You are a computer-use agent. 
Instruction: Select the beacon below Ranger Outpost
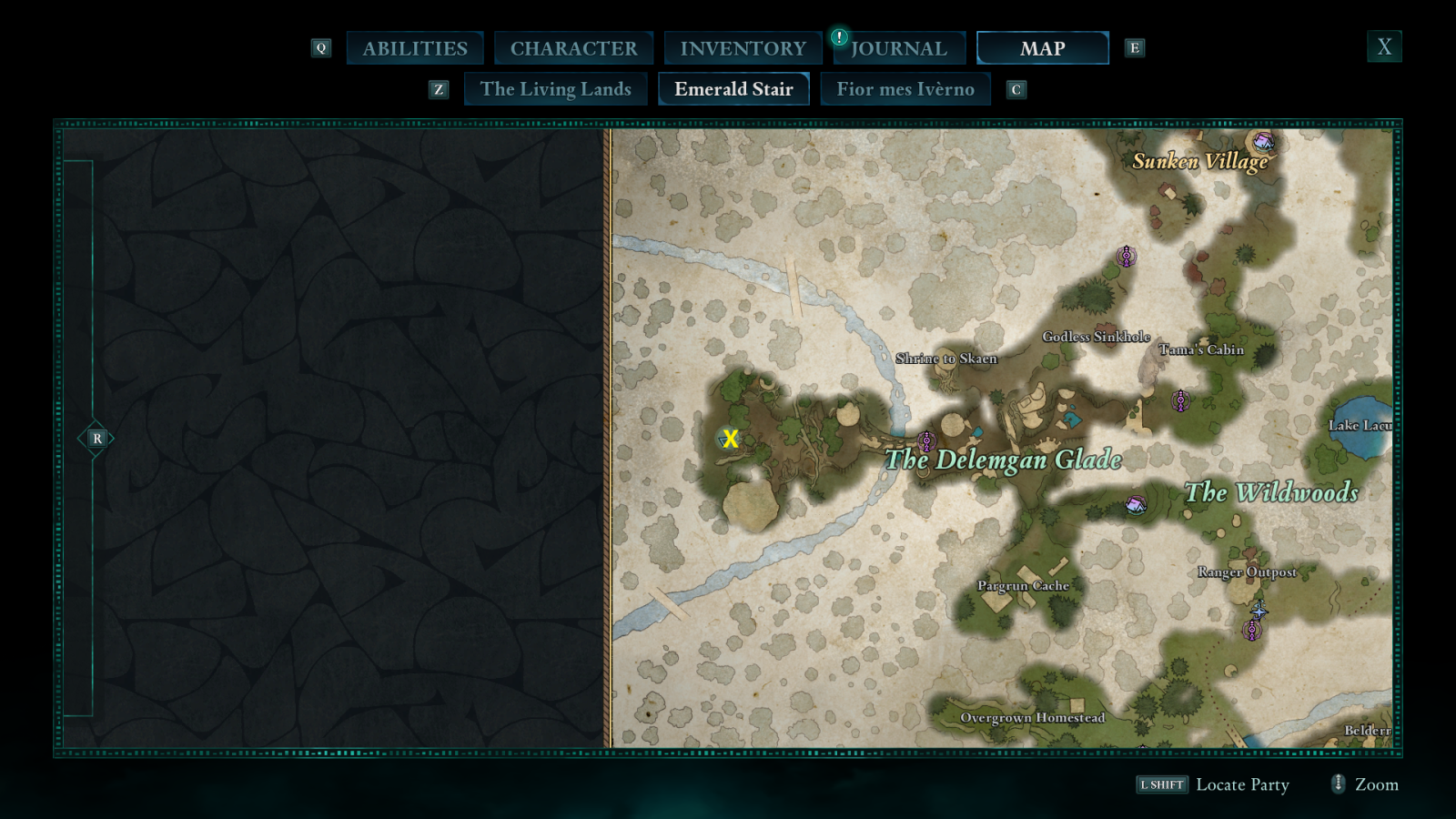click(x=1252, y=630)
